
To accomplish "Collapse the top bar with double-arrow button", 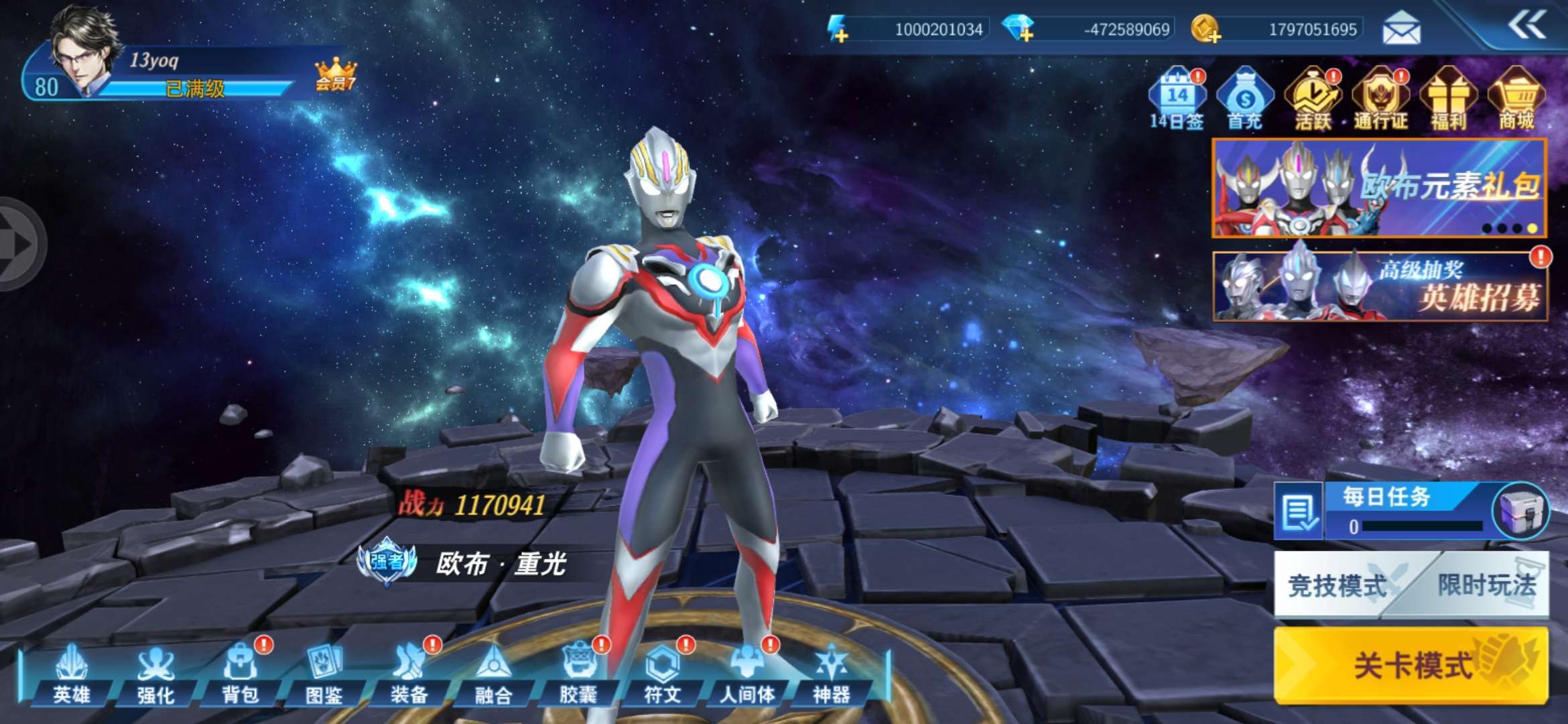I will pos(1526,26).
